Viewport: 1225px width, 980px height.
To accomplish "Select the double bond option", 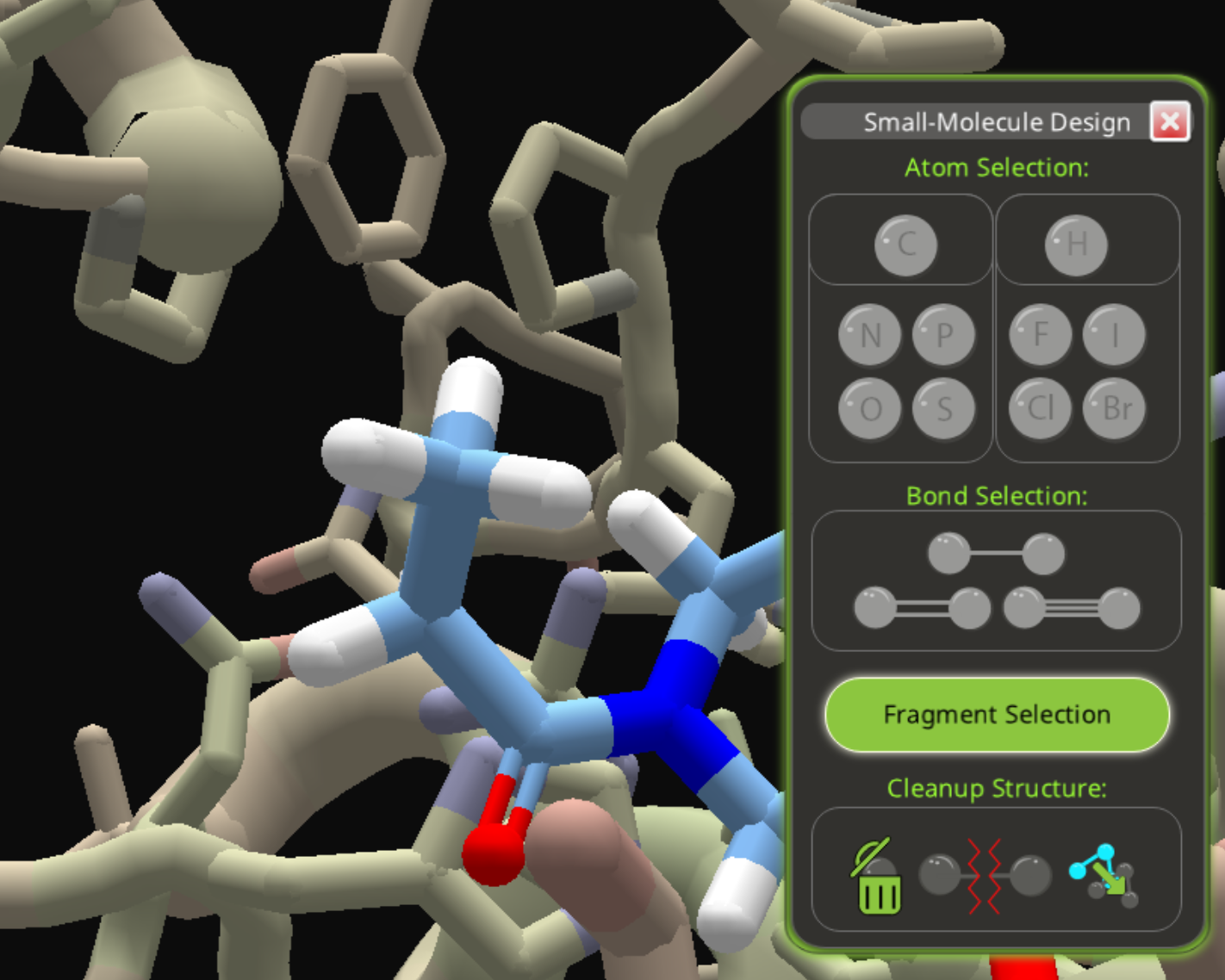I will [922, 608].
